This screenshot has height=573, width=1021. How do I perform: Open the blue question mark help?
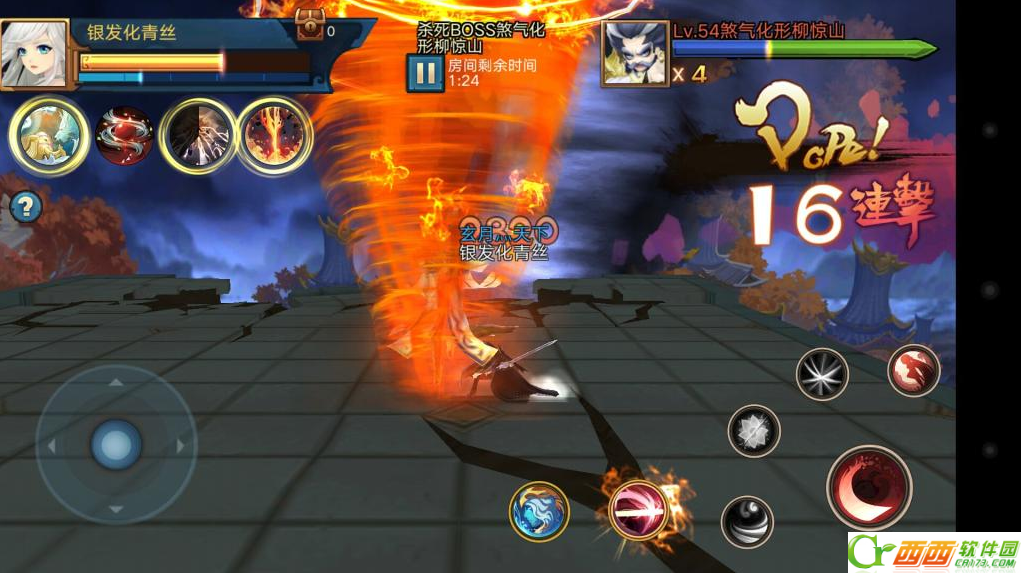click(x=27, y=207)
